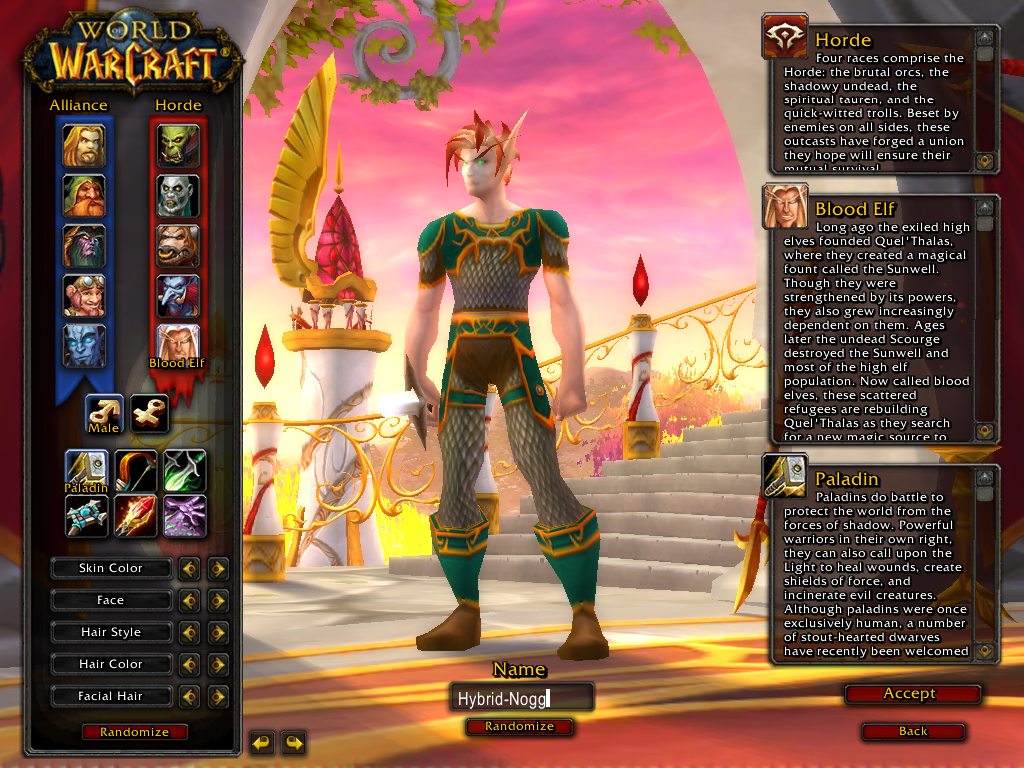Show the next Hair Color
The height and width of the screenshot is (768, 1024).
[218, 665]
